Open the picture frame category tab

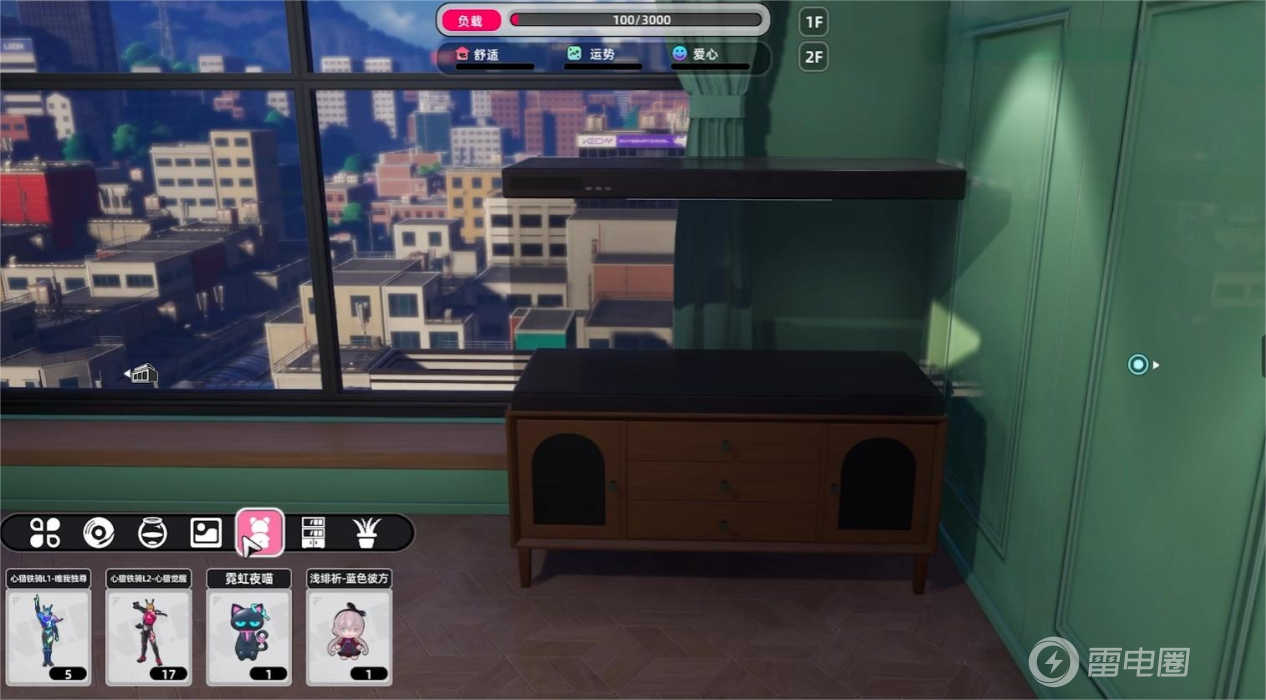point(206,532)
